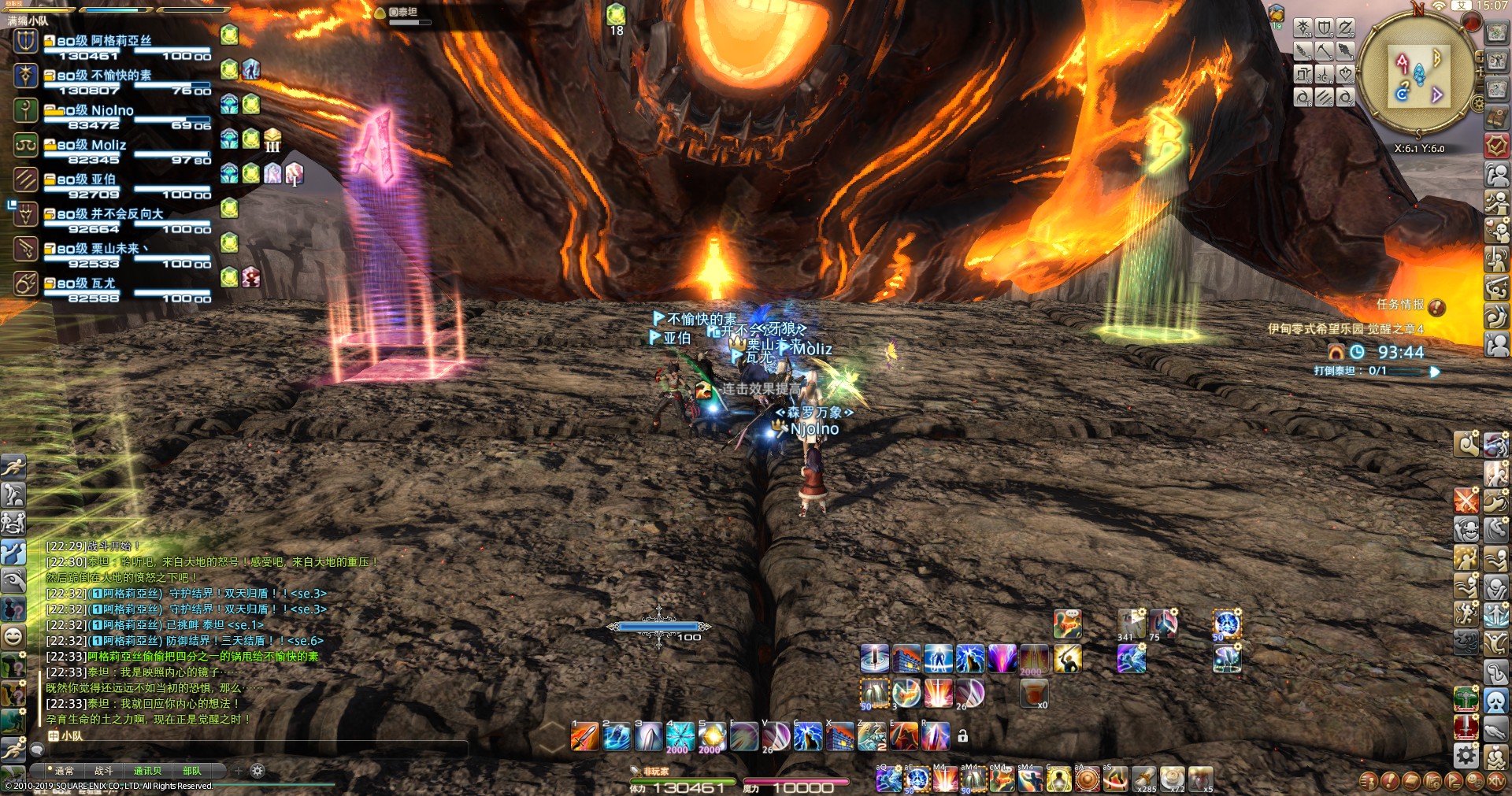Choose party member 瓦尤 in party list
1512x796 pixels.
point(102,283)
